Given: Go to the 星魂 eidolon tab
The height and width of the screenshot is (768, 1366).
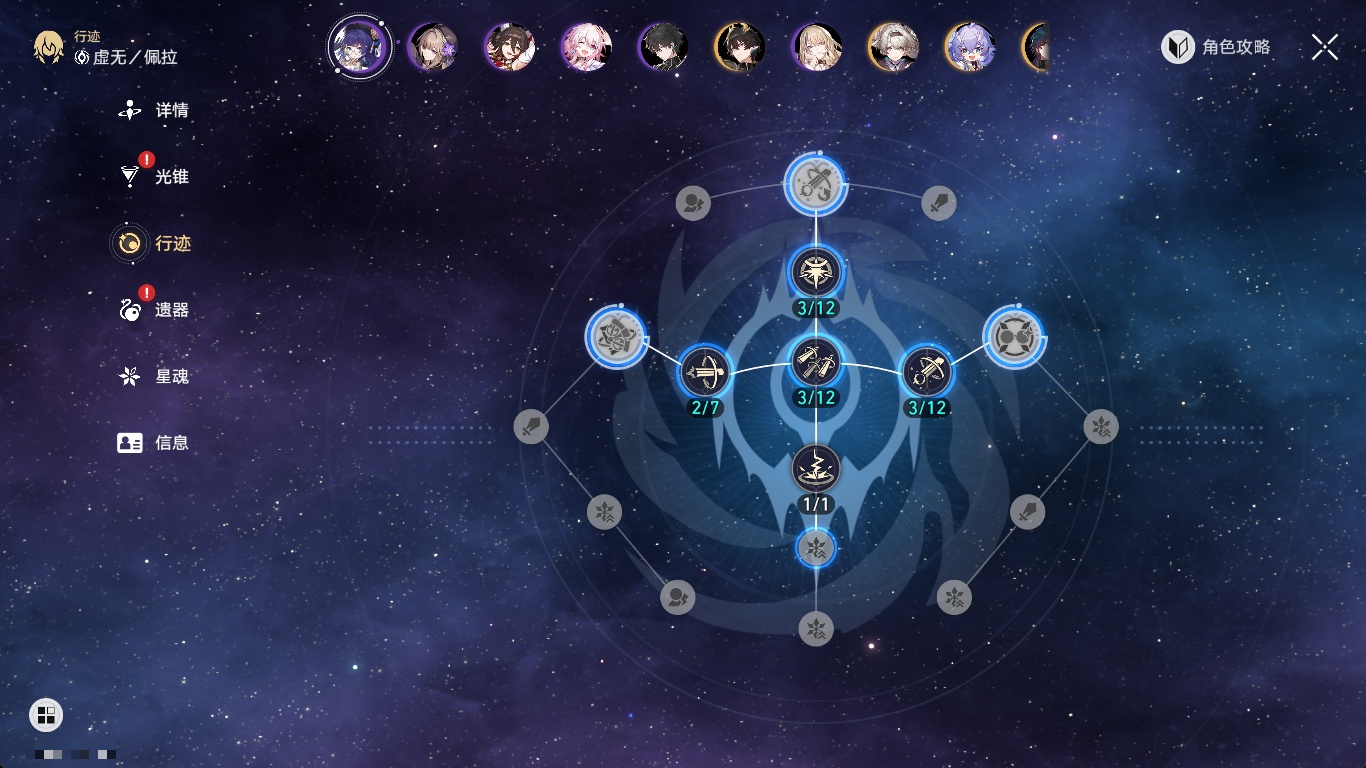Looking at the screenshot, I should [x=154, y=376].
